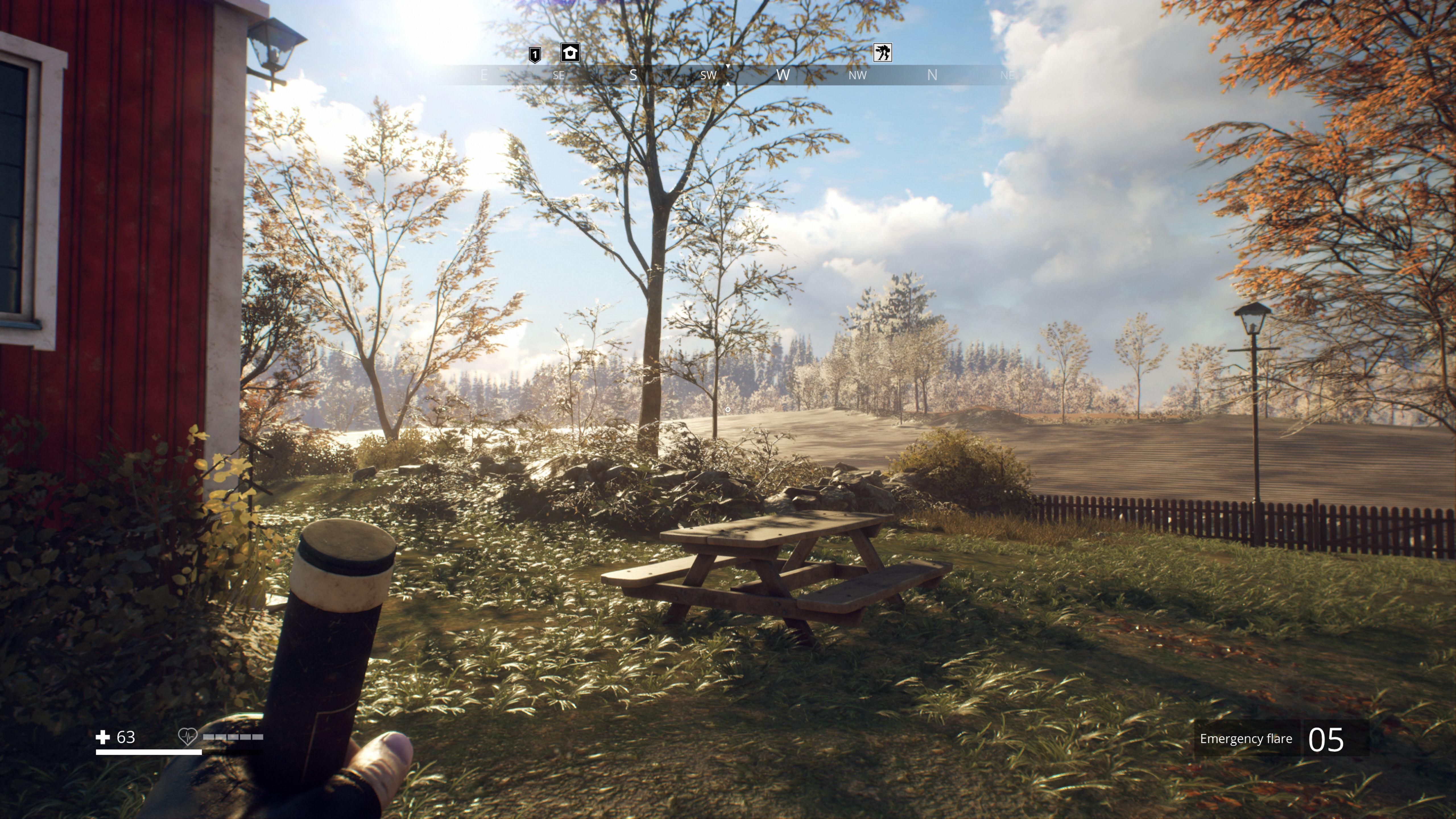The image size is (1456, 819).
Task: Click the crosshair dot at screen center
Action: coord(727,409)
